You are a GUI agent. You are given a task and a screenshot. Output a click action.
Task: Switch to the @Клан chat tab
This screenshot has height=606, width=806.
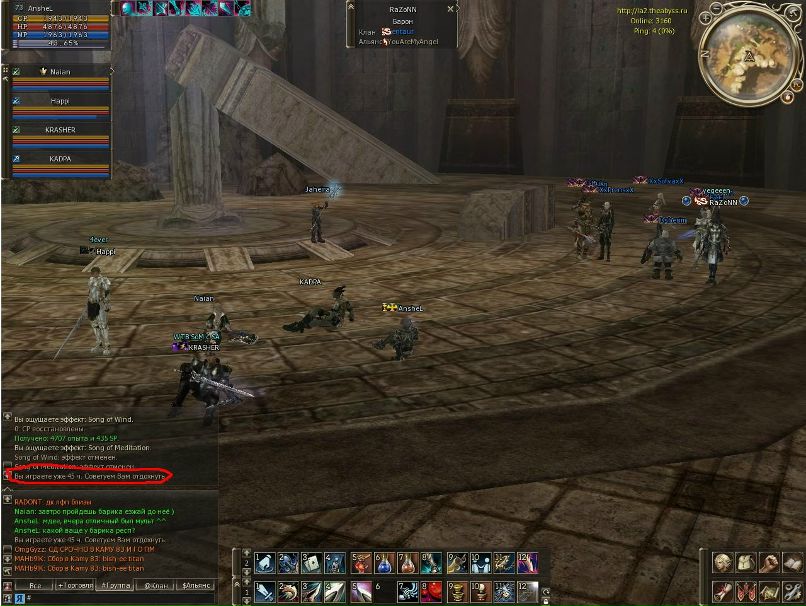pyautogui.click(x=154, y=585)
